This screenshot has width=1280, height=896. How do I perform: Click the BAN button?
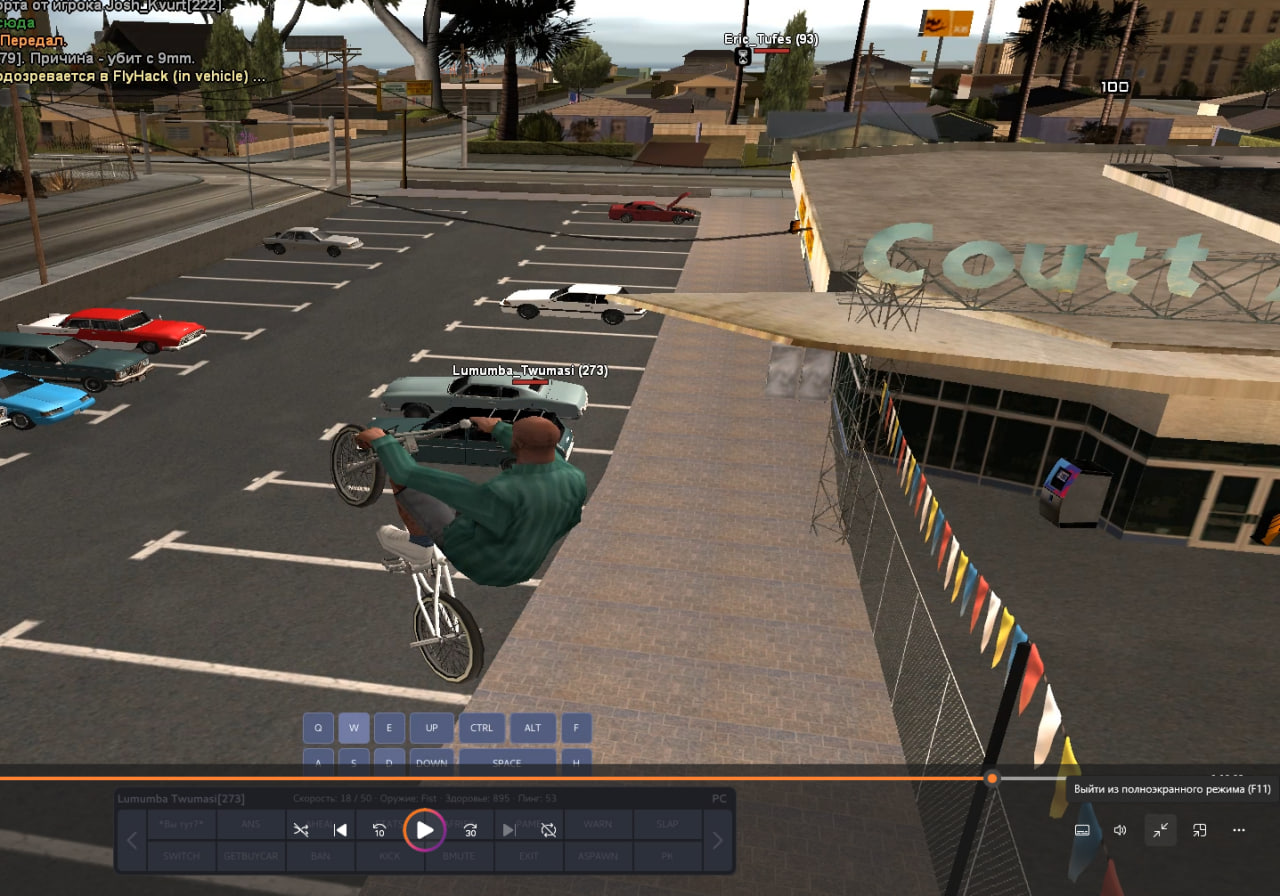tap(320, 856)
